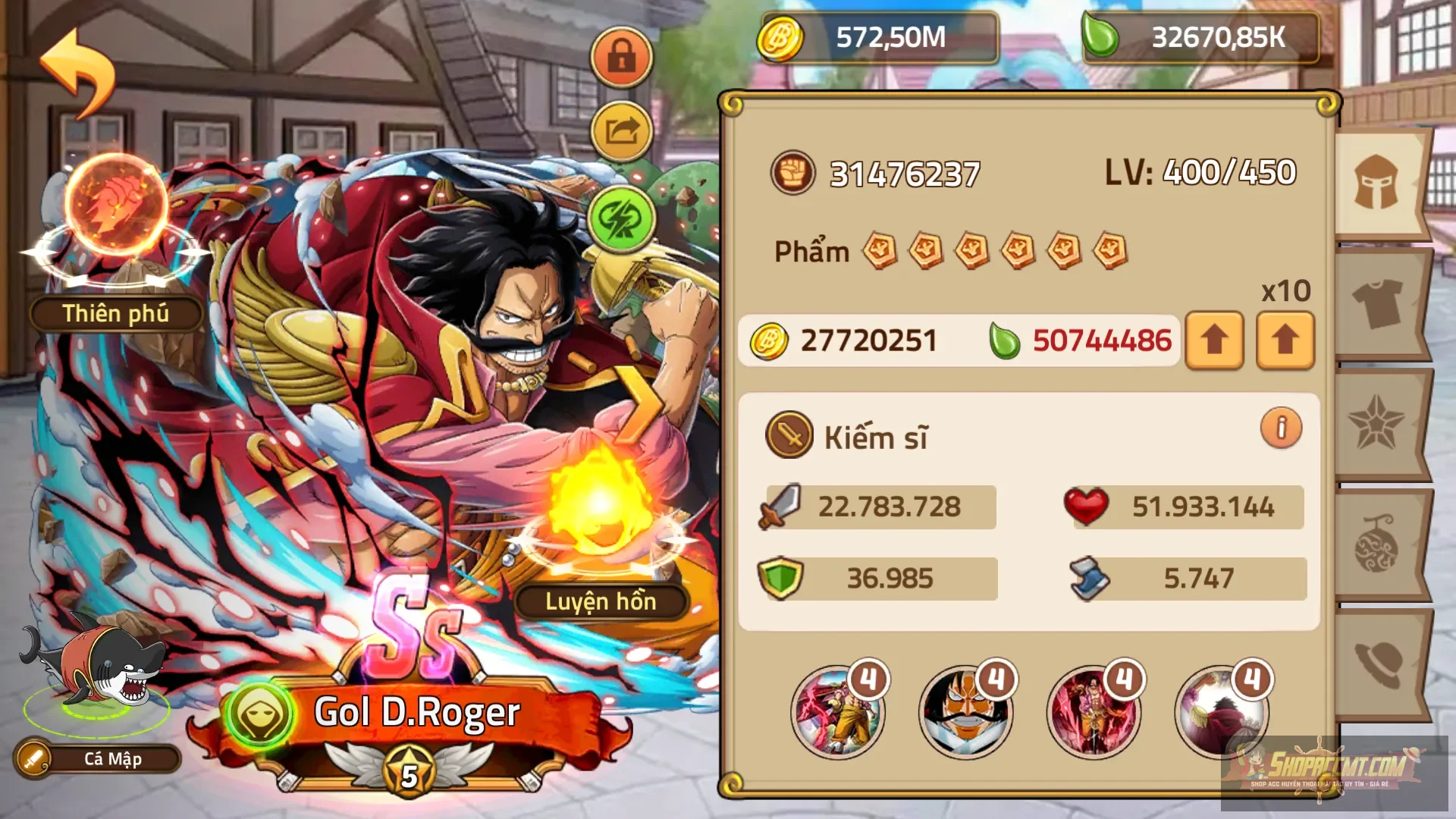The image size is (1456, 819).
Task: Click the orange lock icon above the character
Action: pos(620,57)
